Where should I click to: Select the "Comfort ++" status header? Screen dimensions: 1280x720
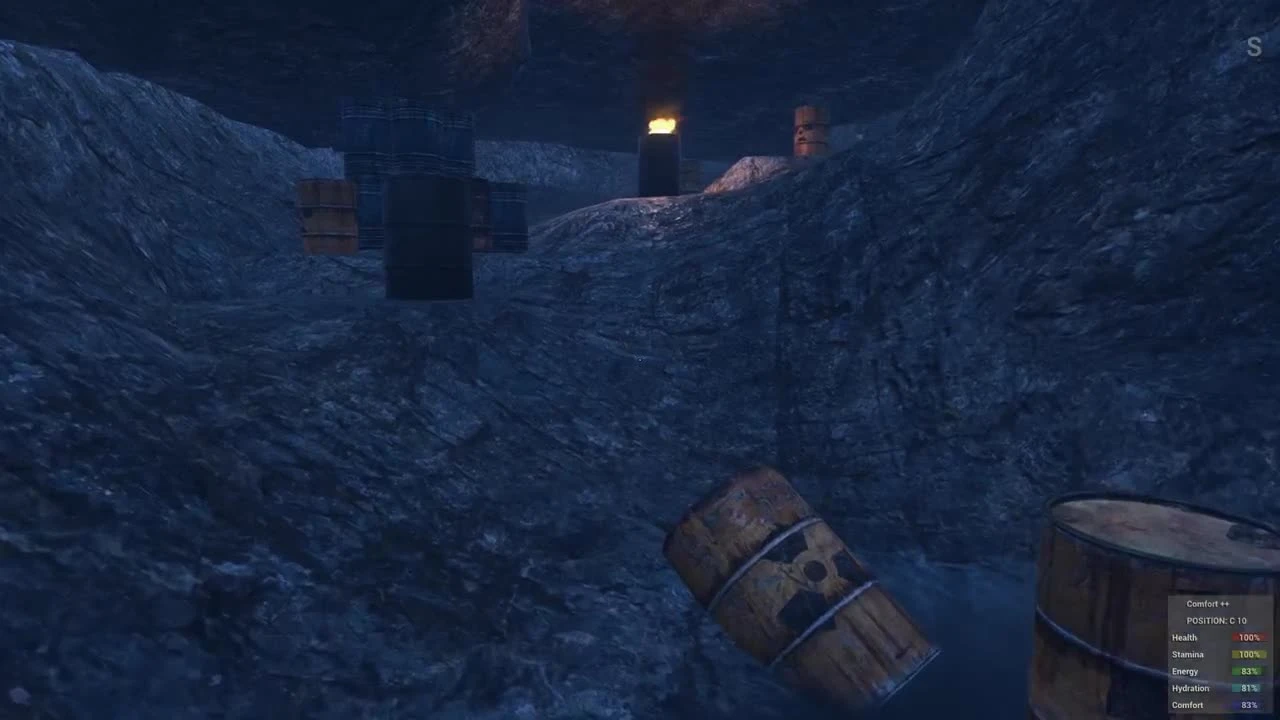tap(1207, 603)
